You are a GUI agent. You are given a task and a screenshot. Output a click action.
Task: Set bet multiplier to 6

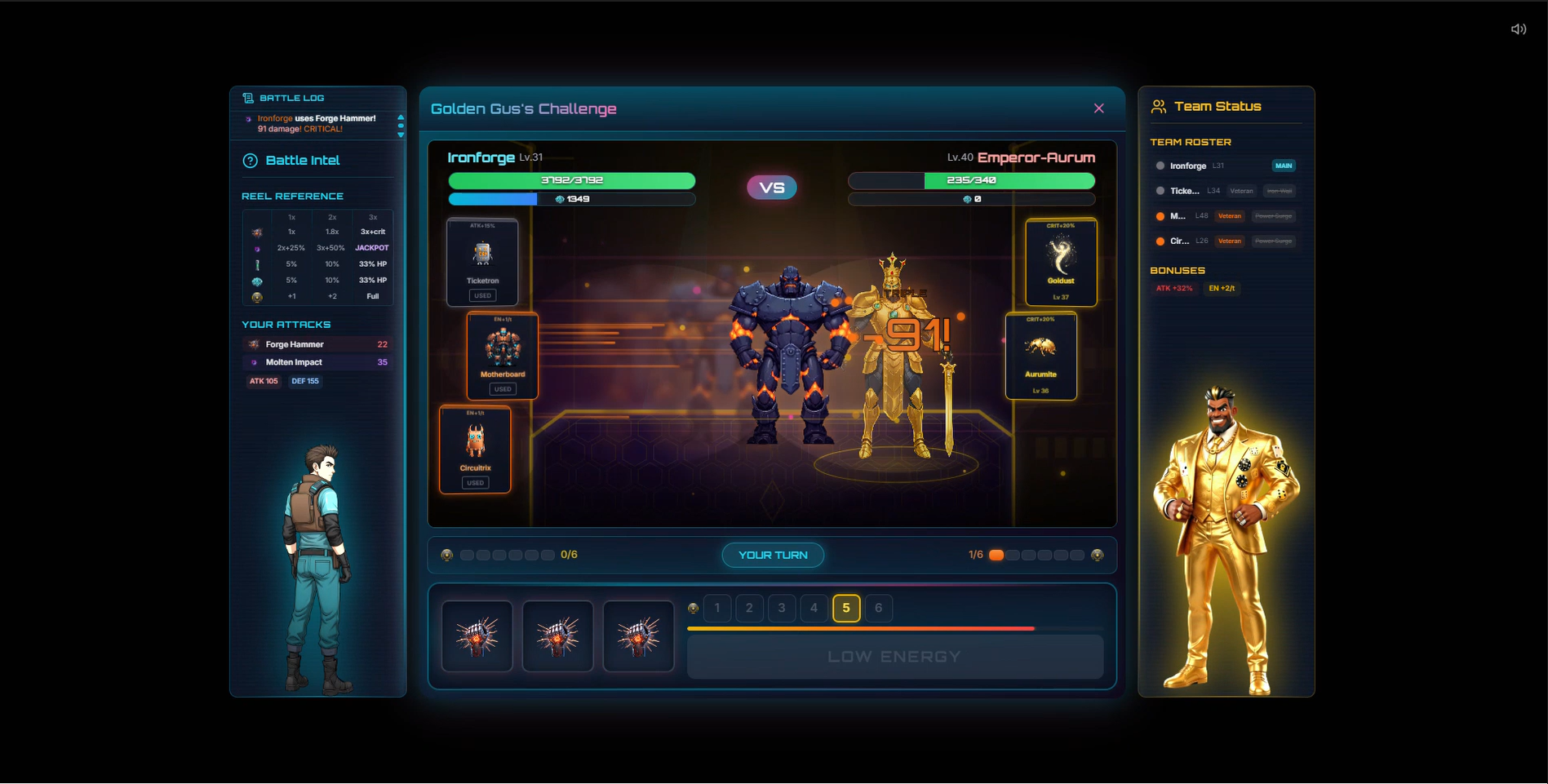pyautogui.click(x=878, y=608)
